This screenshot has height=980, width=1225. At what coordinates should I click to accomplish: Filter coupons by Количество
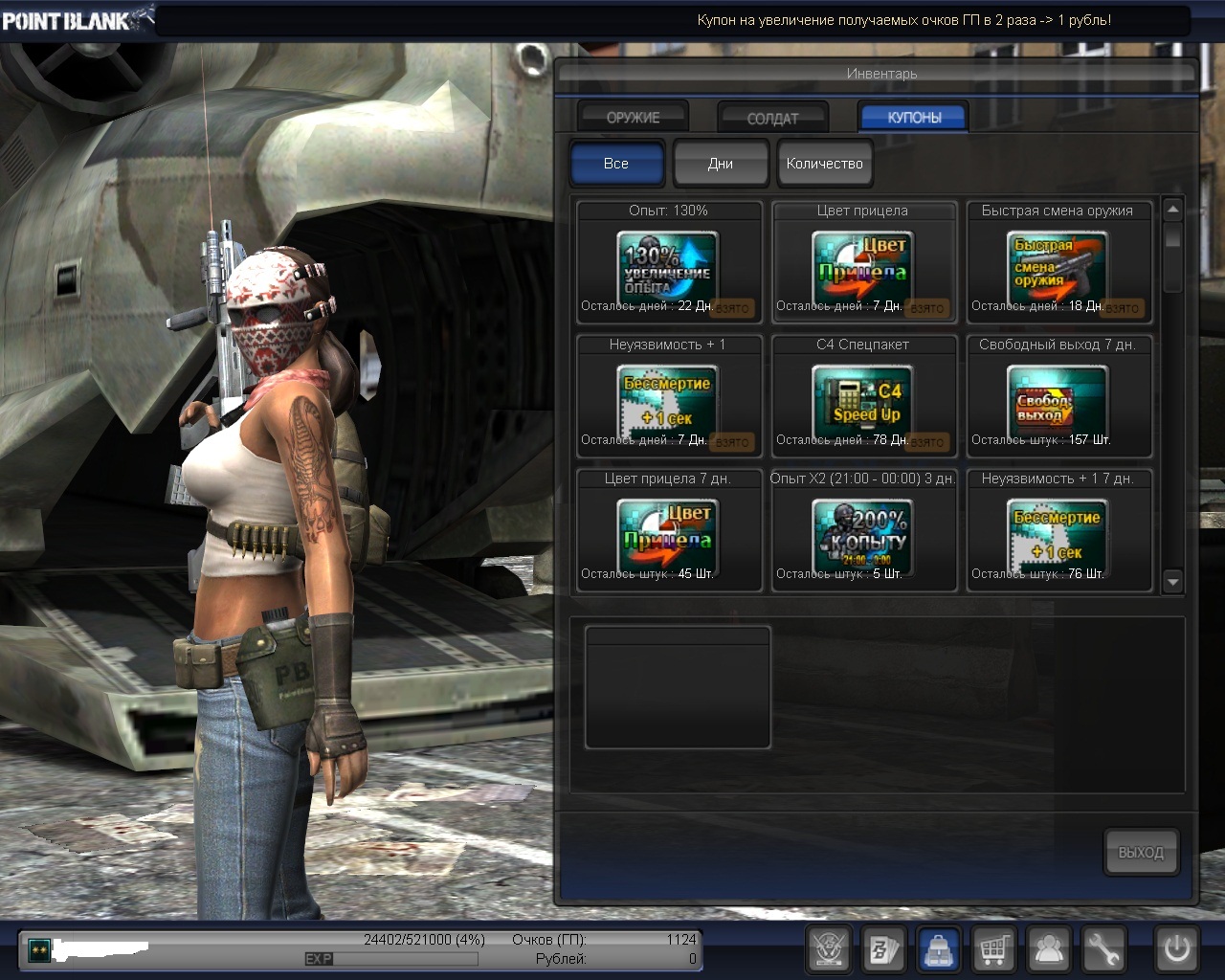pyautogui.click(x=824, y=164)
